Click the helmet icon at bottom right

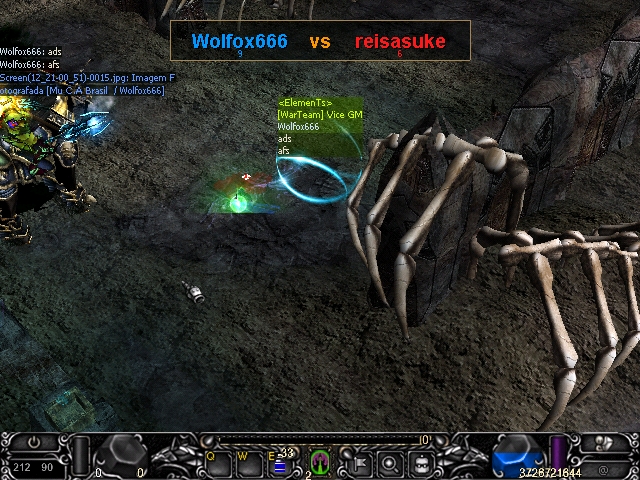603,443
